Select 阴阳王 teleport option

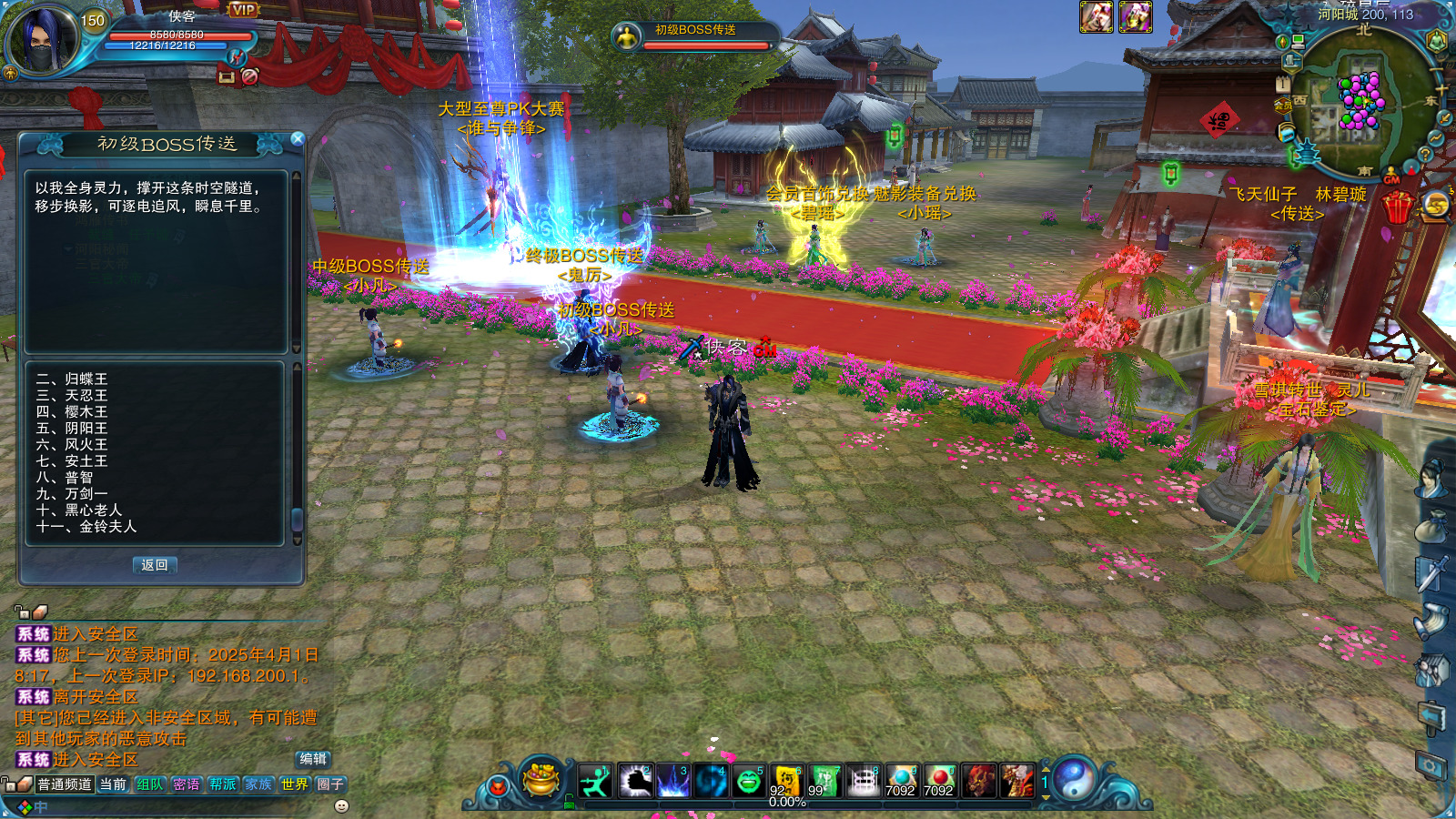click(72, 429)
